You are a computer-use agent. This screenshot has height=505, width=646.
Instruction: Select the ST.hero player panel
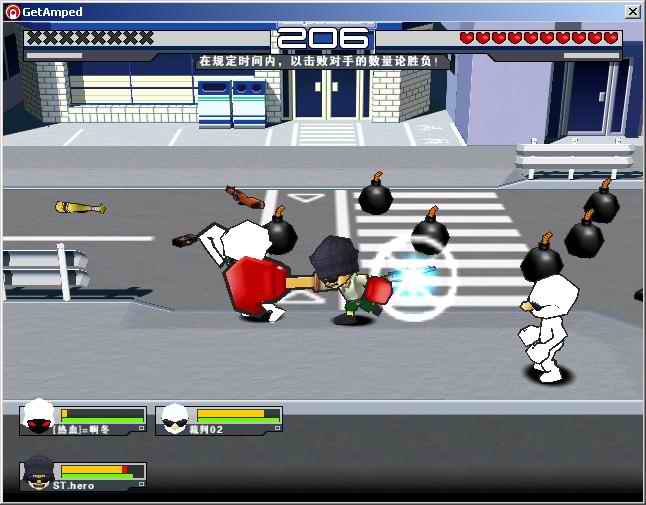83,476
